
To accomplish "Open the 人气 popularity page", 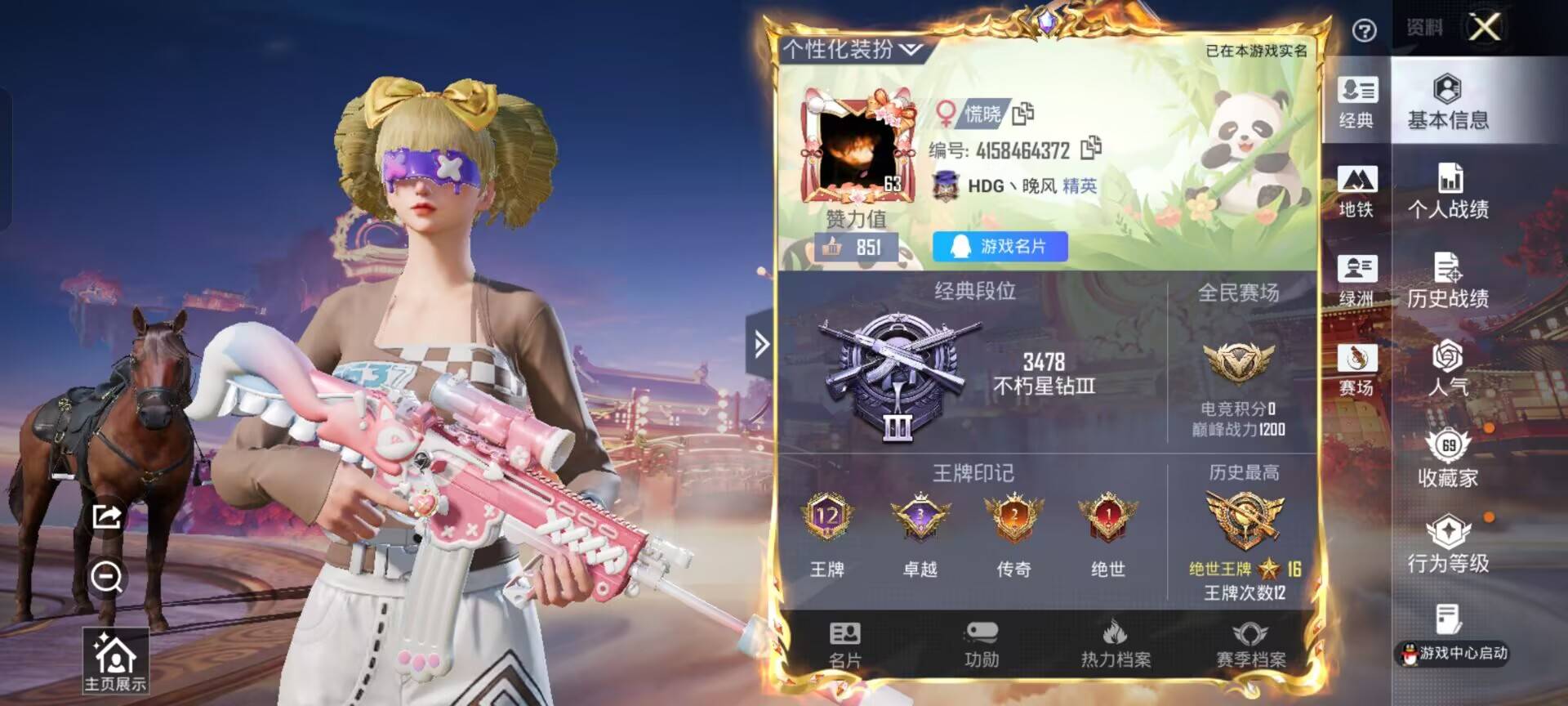I will [1447, 369].
